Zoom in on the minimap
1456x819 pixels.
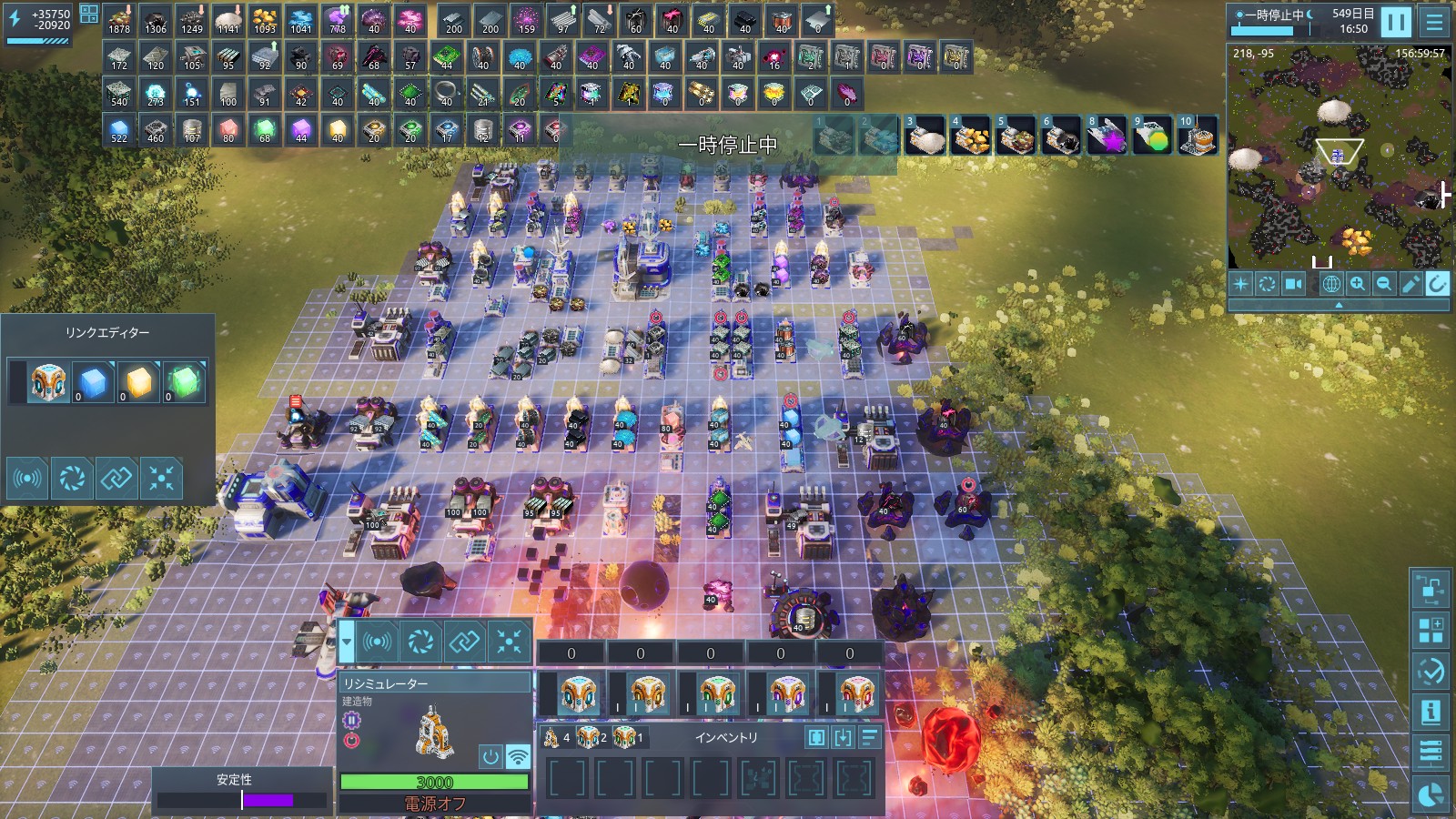click(1358, 284)
